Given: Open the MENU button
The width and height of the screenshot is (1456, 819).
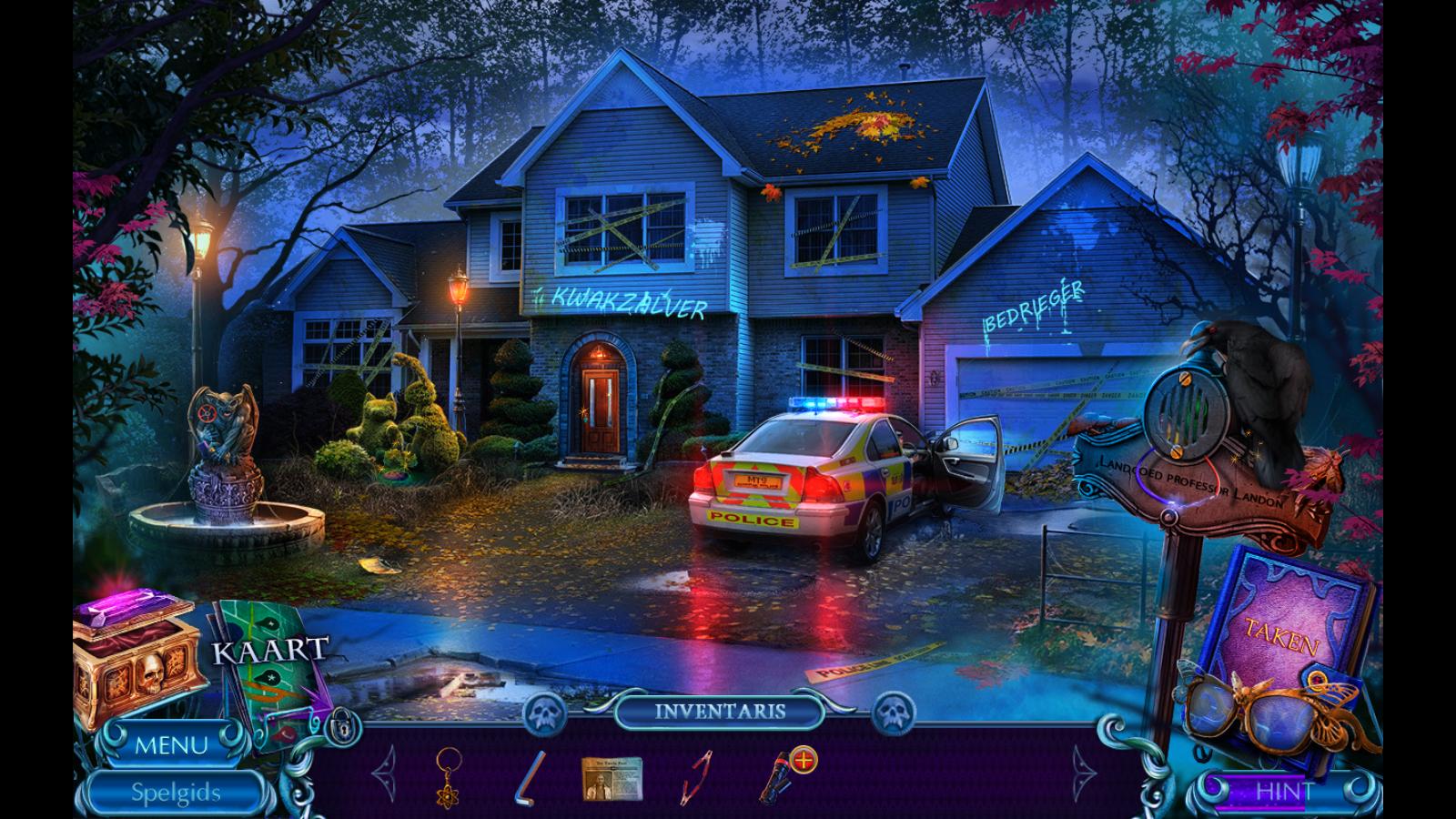Looking at the screenshot, I should pos(171,746).
